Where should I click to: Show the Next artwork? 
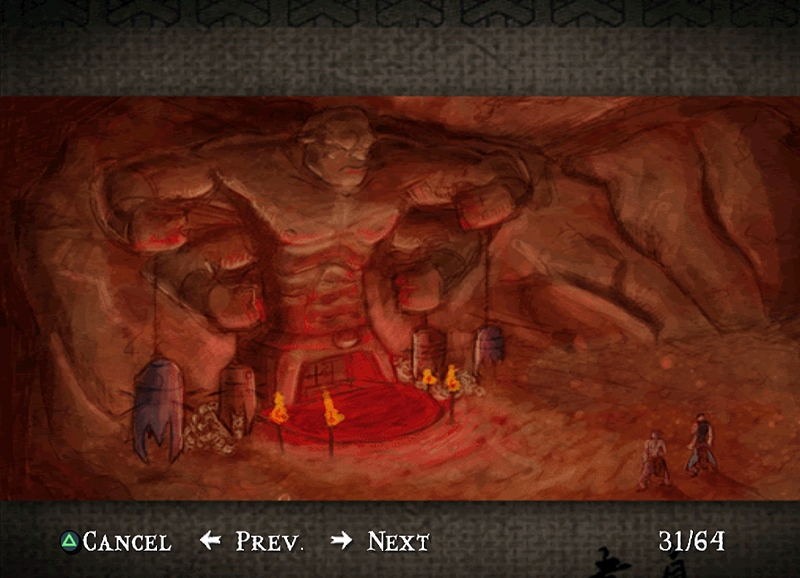[x=382, y=542]
